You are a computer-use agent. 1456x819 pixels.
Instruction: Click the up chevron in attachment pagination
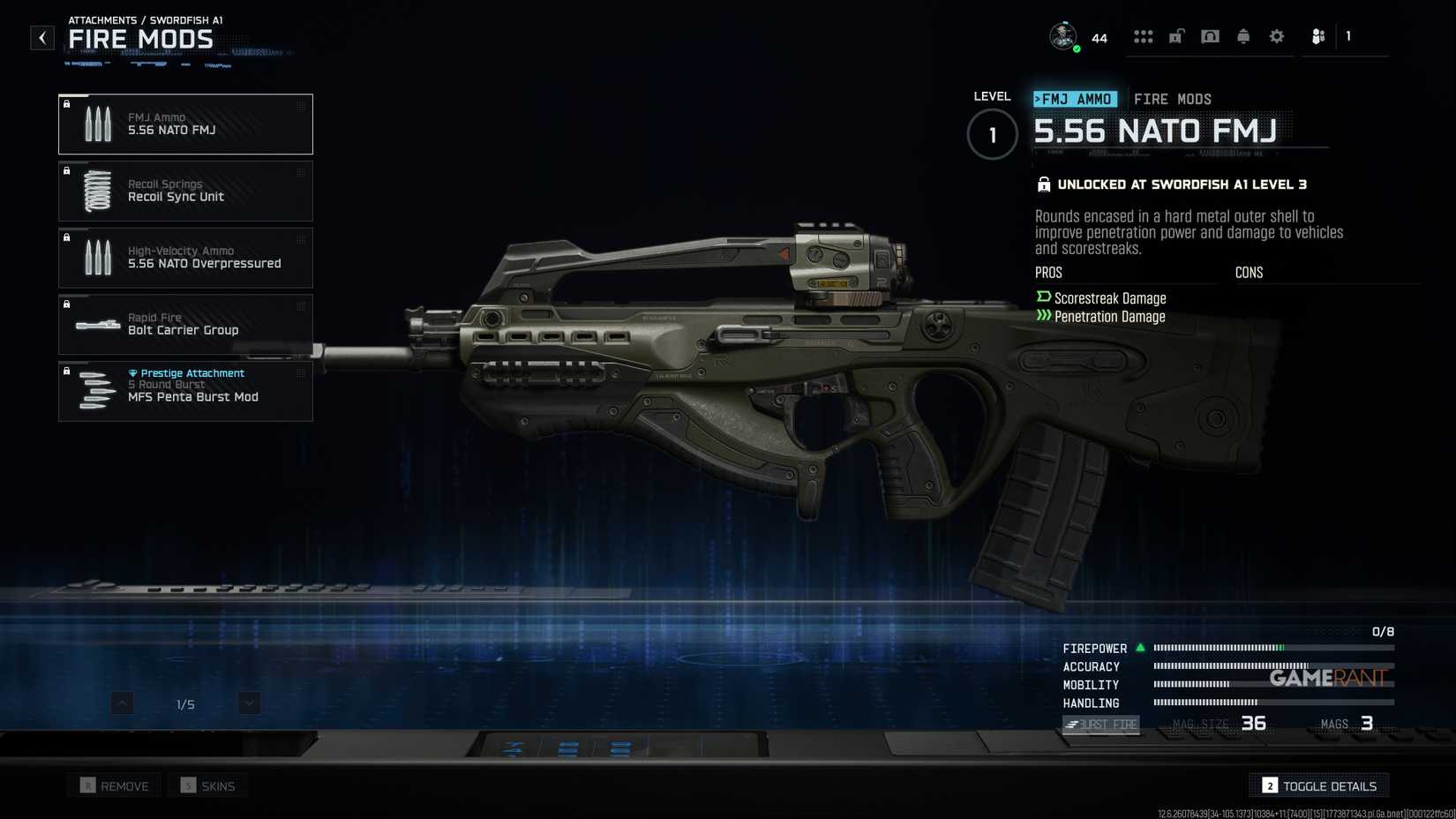point(122,703)
